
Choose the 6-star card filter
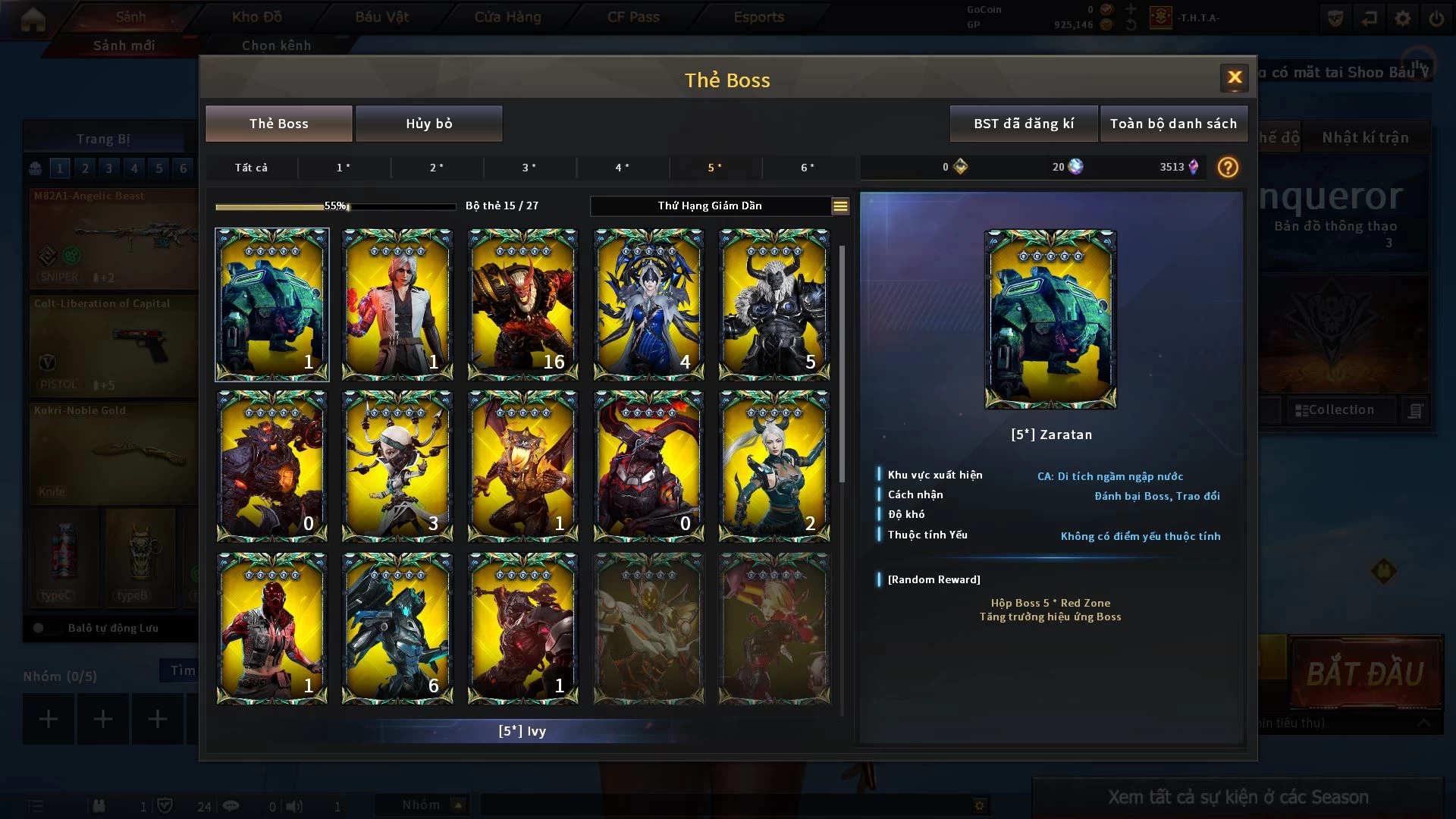(808, 168)
